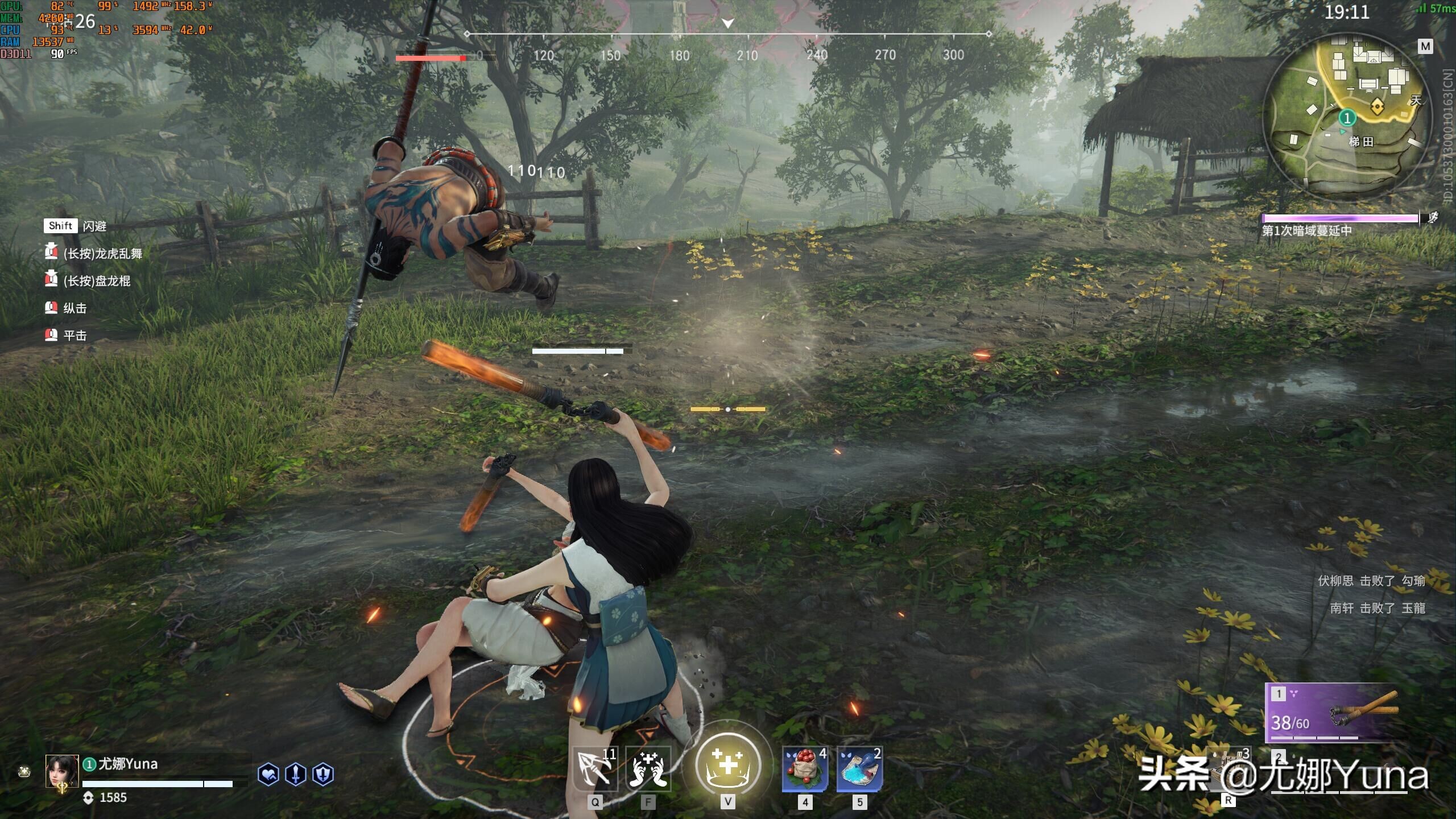Click the sword buff hexagon icon
The image size is (1456, 819).
[296, 775]
